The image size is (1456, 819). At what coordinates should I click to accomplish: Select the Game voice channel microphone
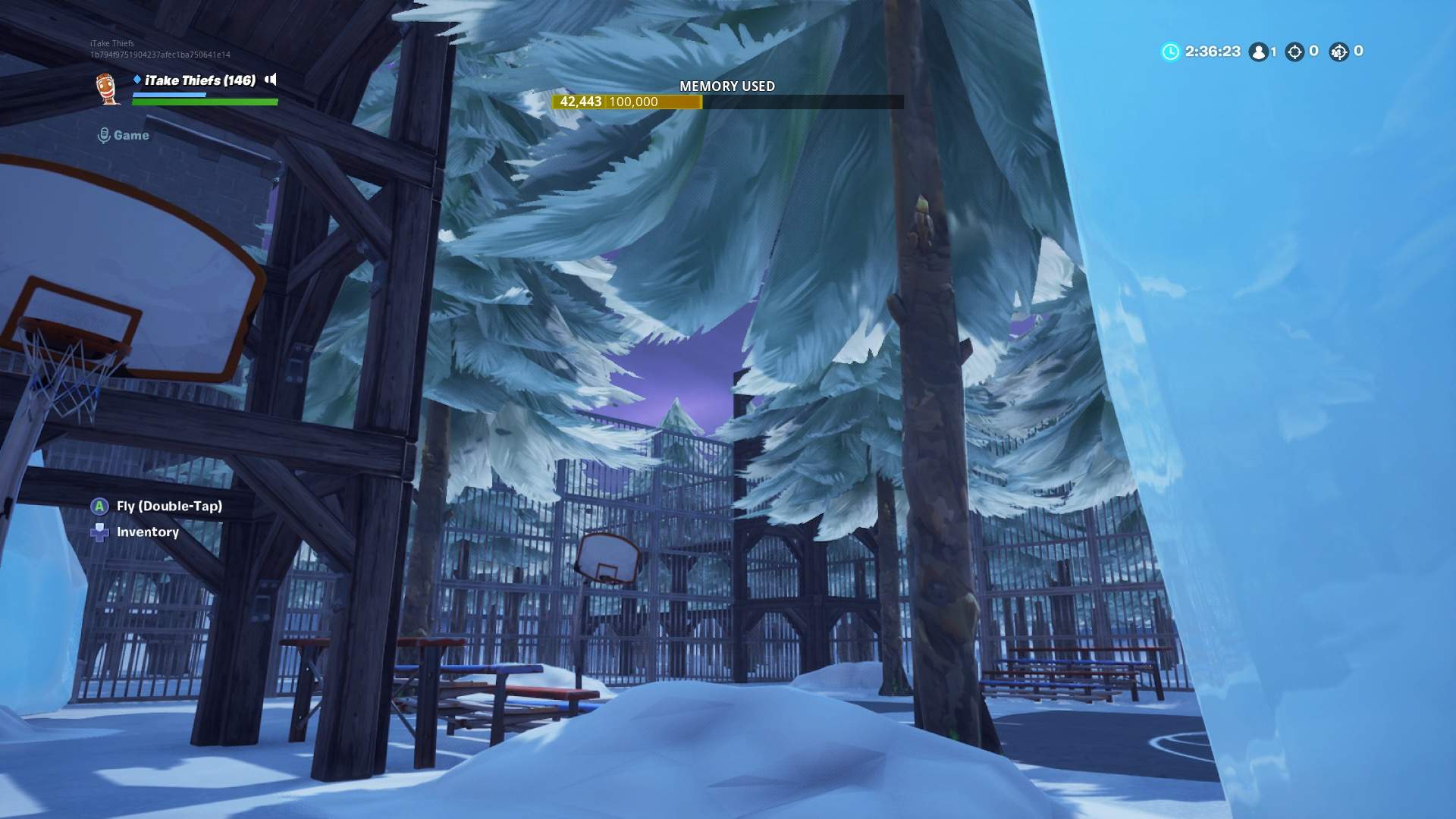pos(104,136)
